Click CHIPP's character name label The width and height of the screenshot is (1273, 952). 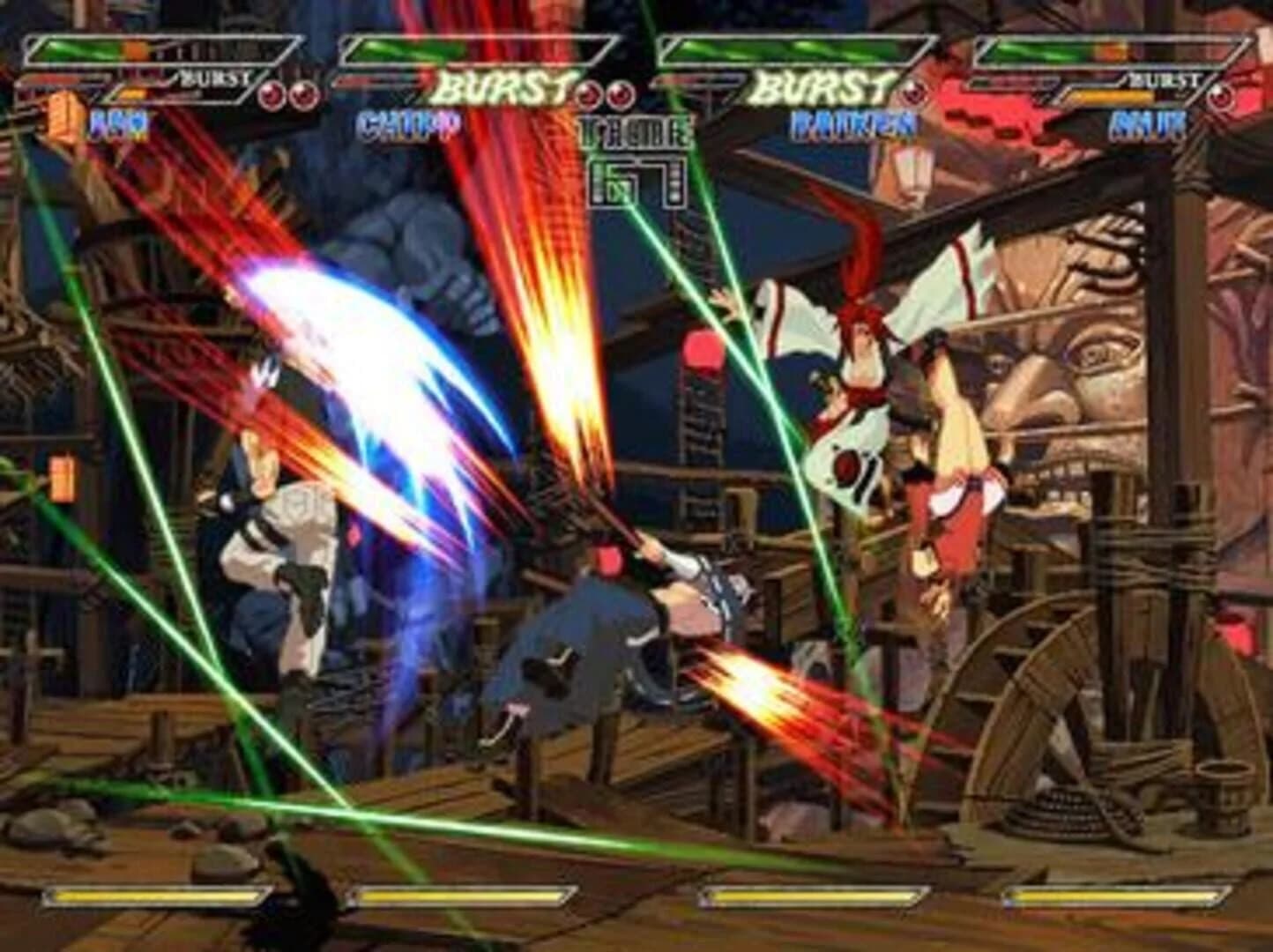point(407,126)
